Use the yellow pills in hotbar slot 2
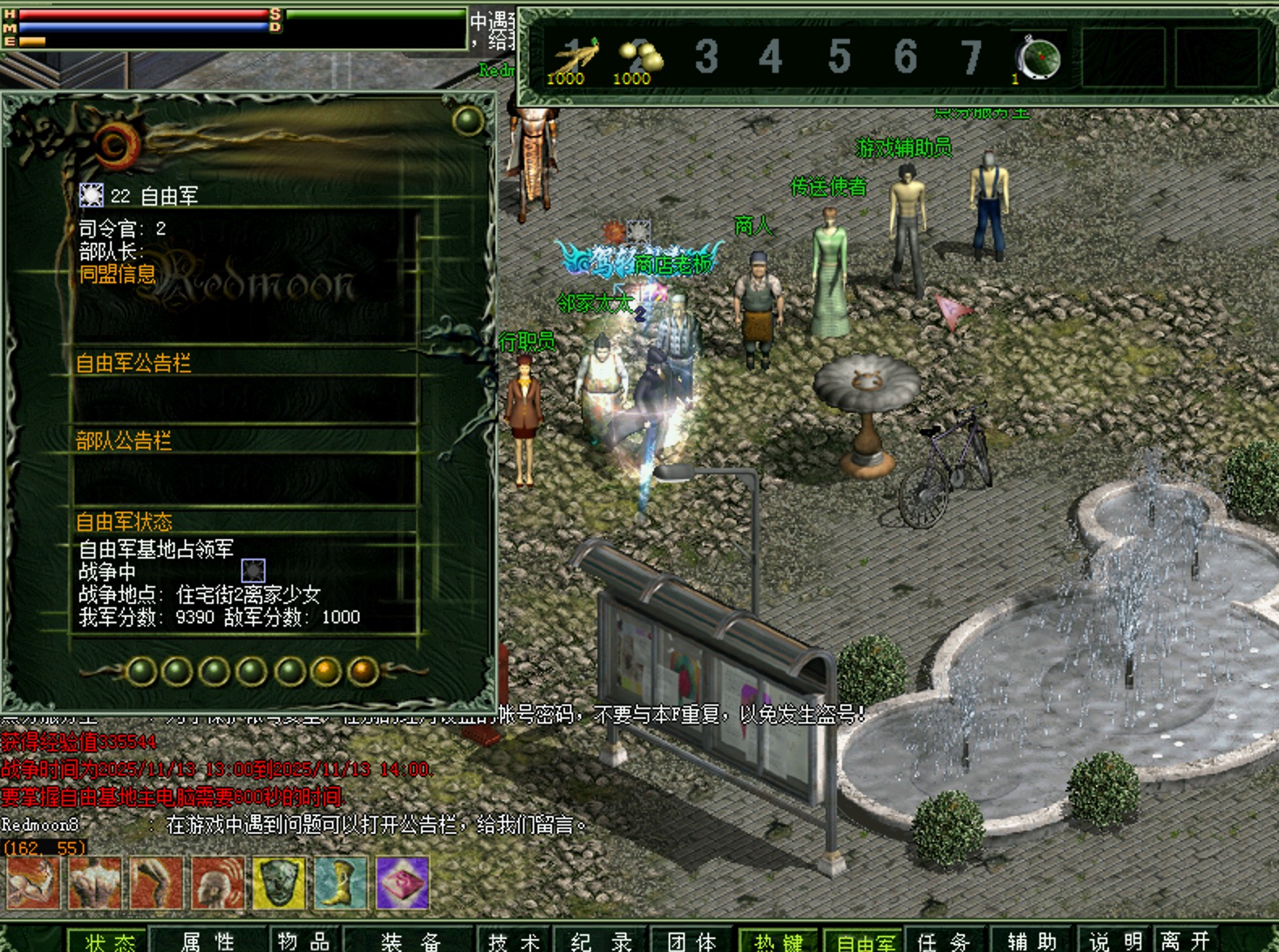Image resolution: width=1279 pixels, height=952 pixels. click(x=638, y=58)
